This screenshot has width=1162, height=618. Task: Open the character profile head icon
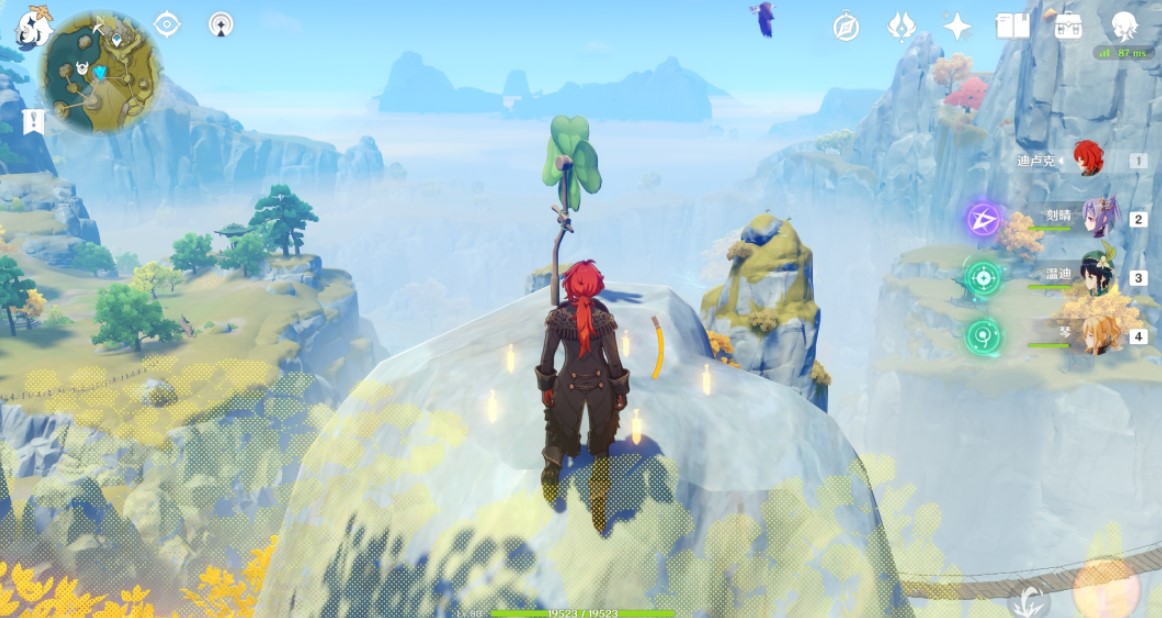pos(1124,26)
